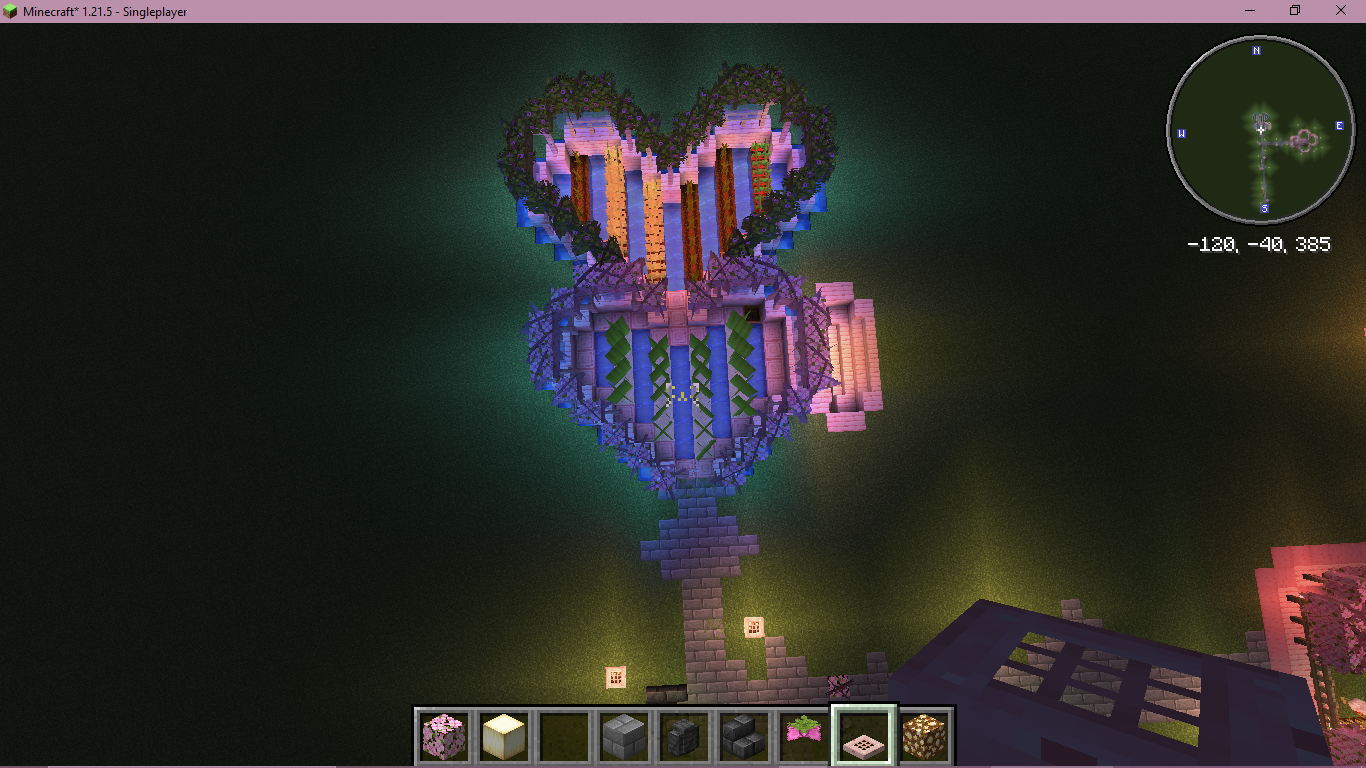Select the pale yellow froglight block slot
Image resolution: width=1366 pixels, height=768 pixels.
tap(503, 736)
